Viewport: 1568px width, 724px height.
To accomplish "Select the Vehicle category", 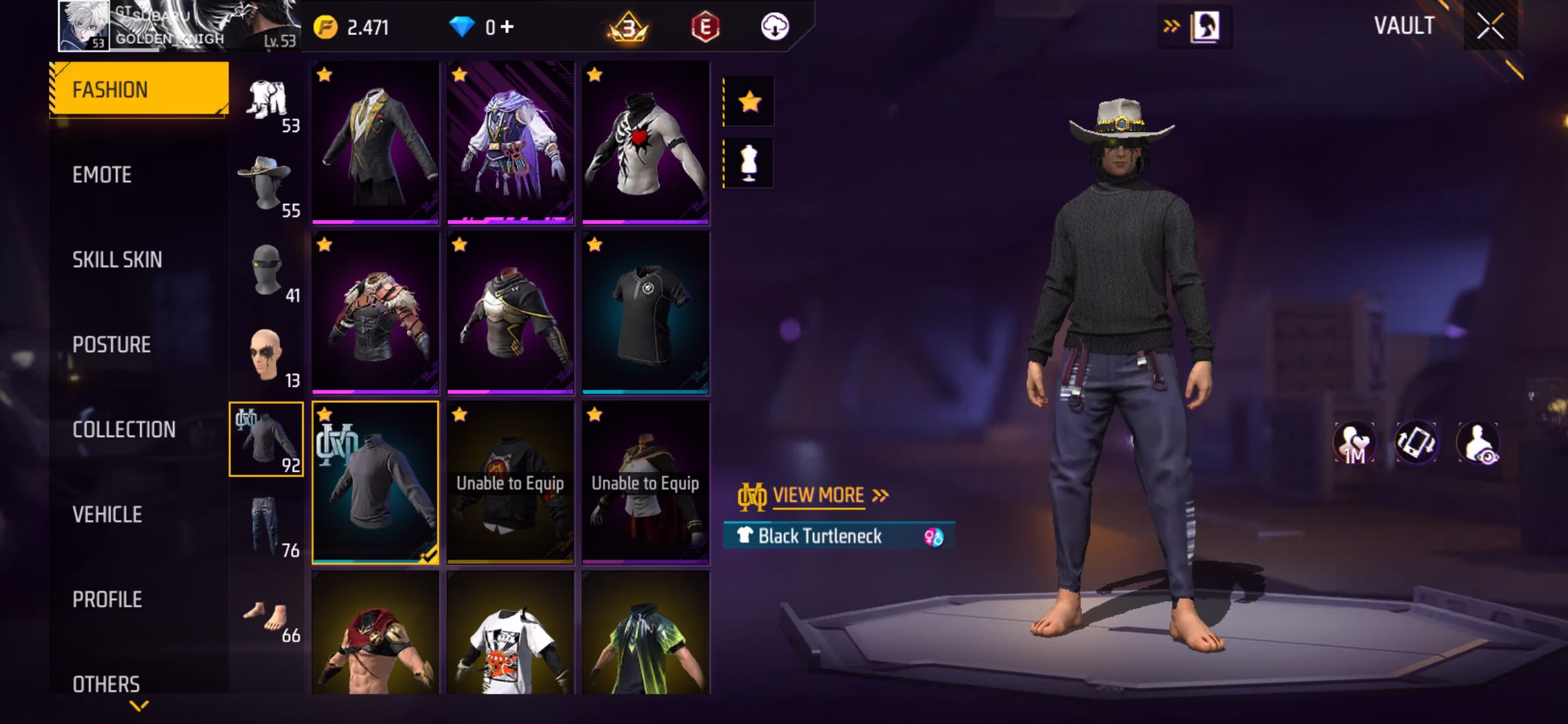I will (107, 515).
